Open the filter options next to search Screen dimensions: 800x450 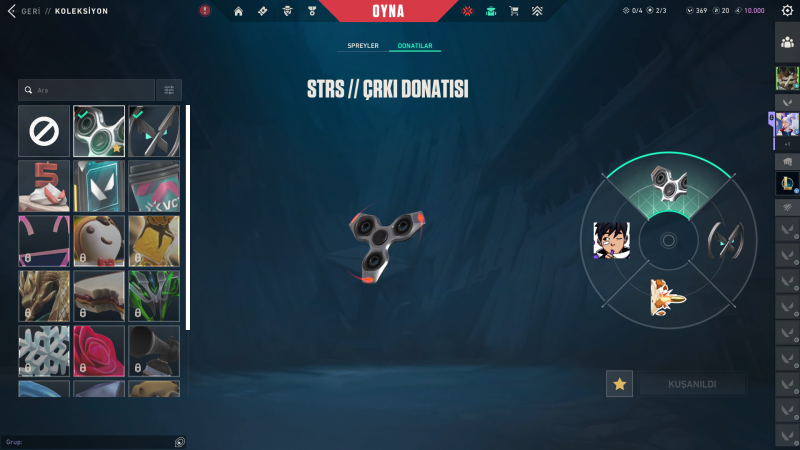click(169, 90)
